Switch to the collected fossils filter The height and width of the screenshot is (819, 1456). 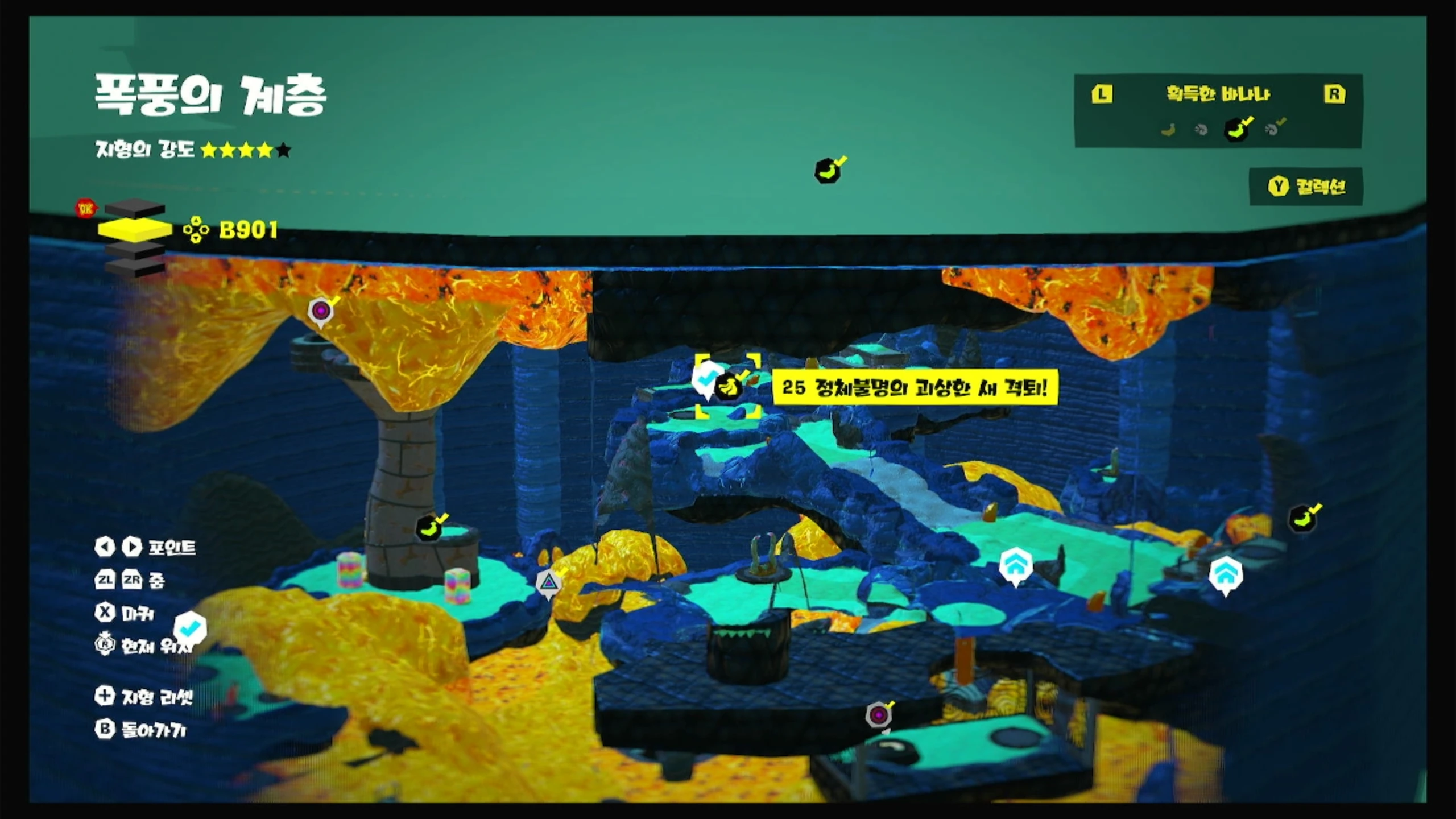pyautogui.click(x=1273, y=129)
